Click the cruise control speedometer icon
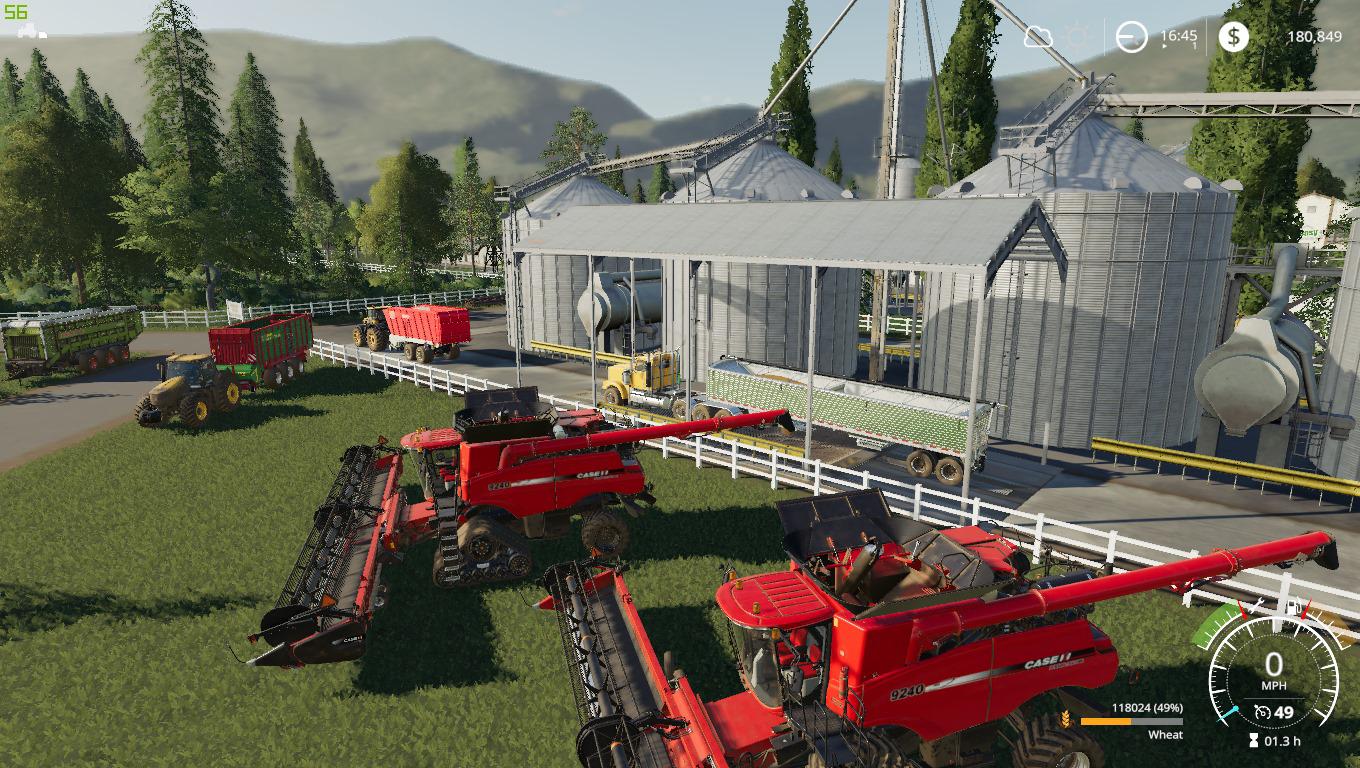Screen dimensions: 1360x768 click(1261, 713)
